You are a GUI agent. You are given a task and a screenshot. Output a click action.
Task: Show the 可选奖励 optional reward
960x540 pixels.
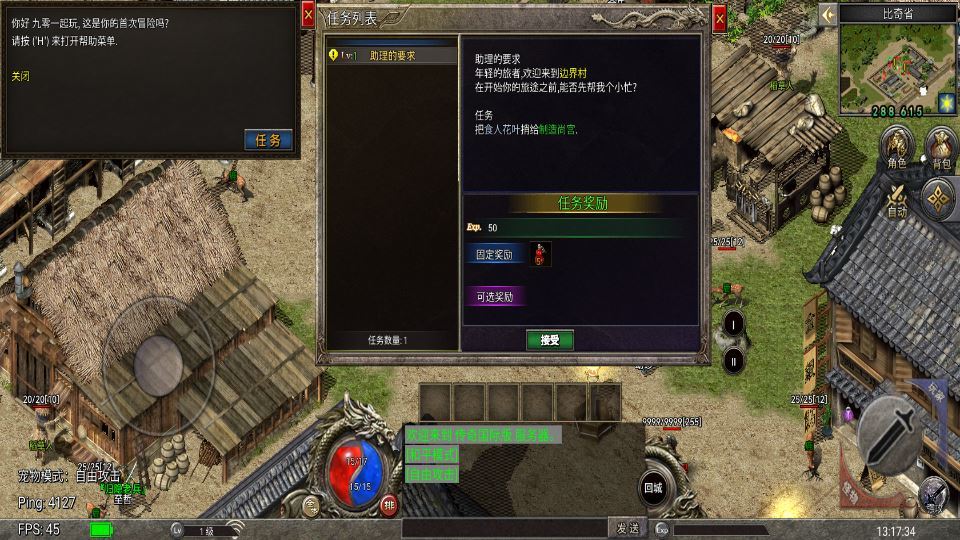pyautogui.click(x=496, y=296)
